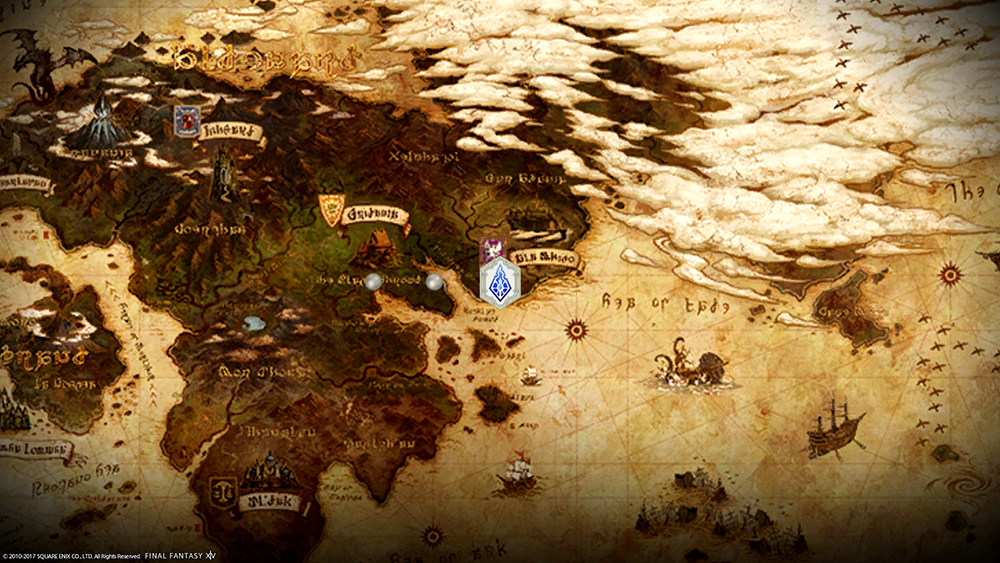
Task: Click the Ishgard banner label
Action: pos(230,130)
